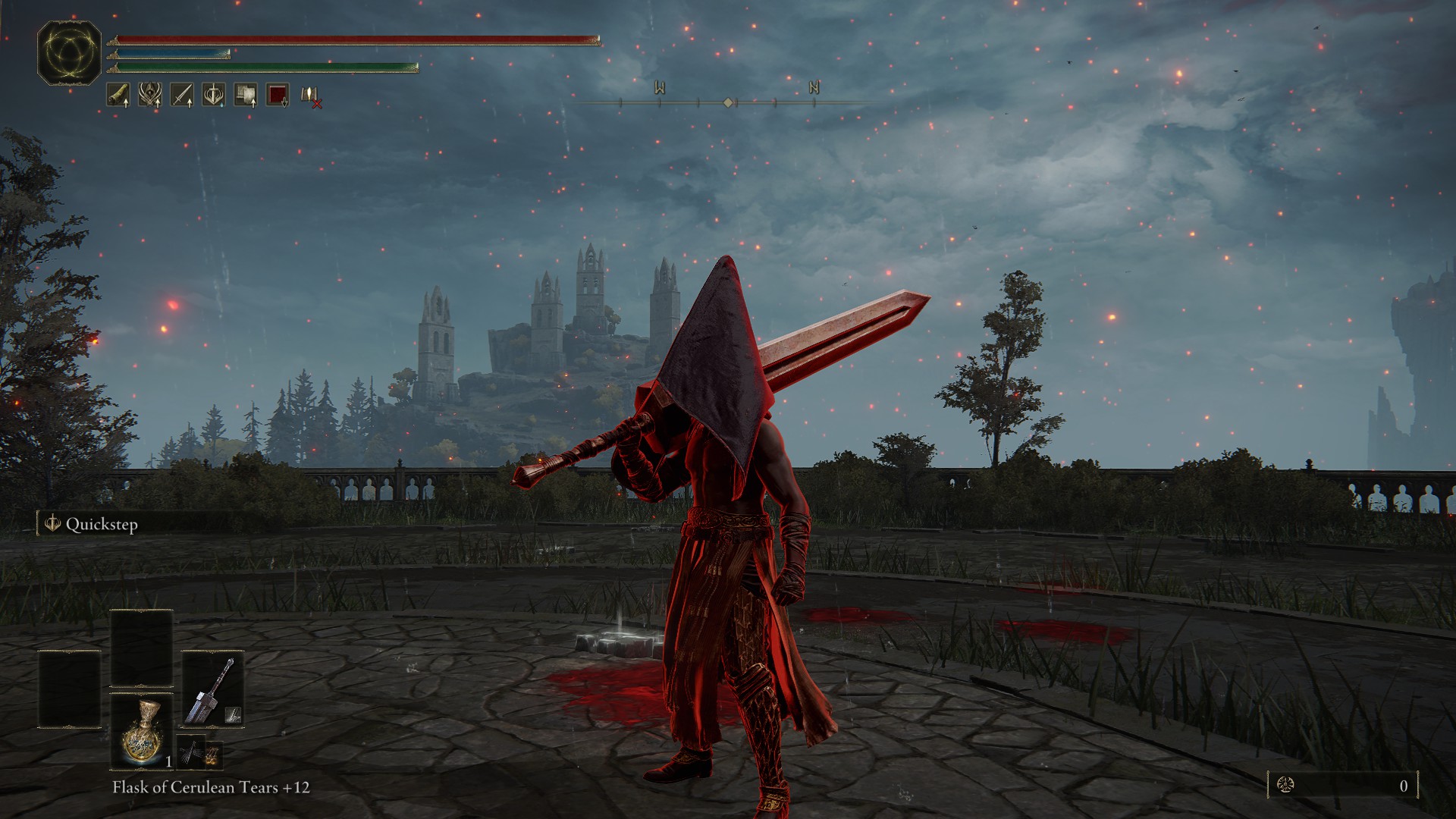Click the blue FP bar
Image resolution: width=1456 pixels, height=819 pixels.
[x=174, y=55]
